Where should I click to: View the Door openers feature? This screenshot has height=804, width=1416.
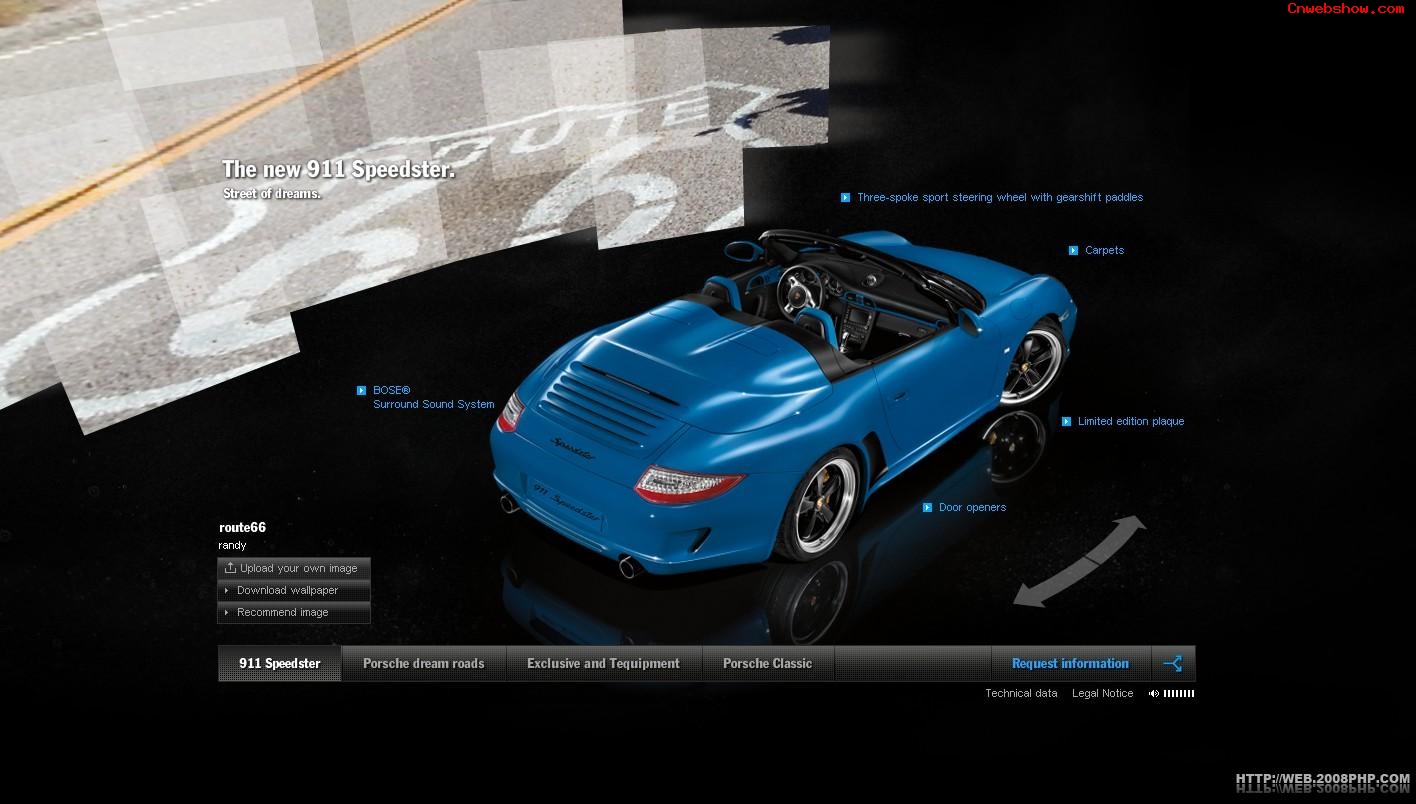tap(971, 508)
